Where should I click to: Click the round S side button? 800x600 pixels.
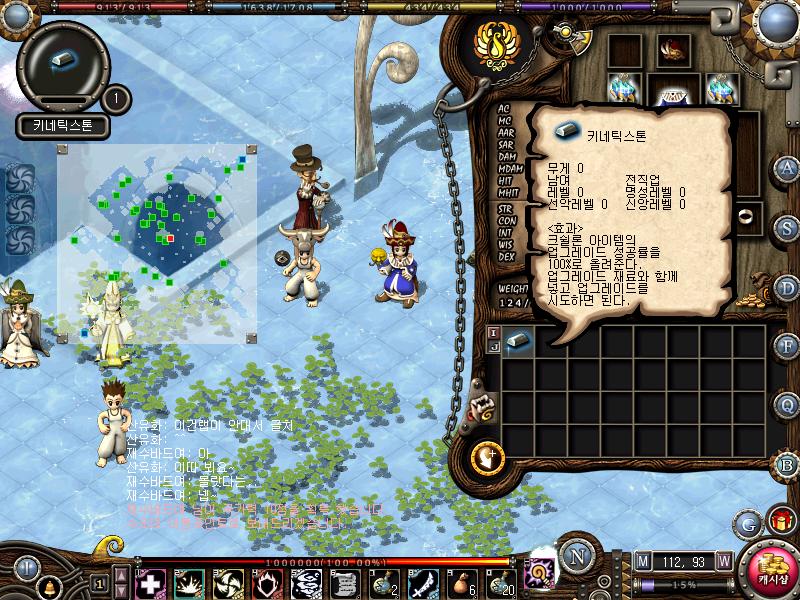[x=787, y=227]
